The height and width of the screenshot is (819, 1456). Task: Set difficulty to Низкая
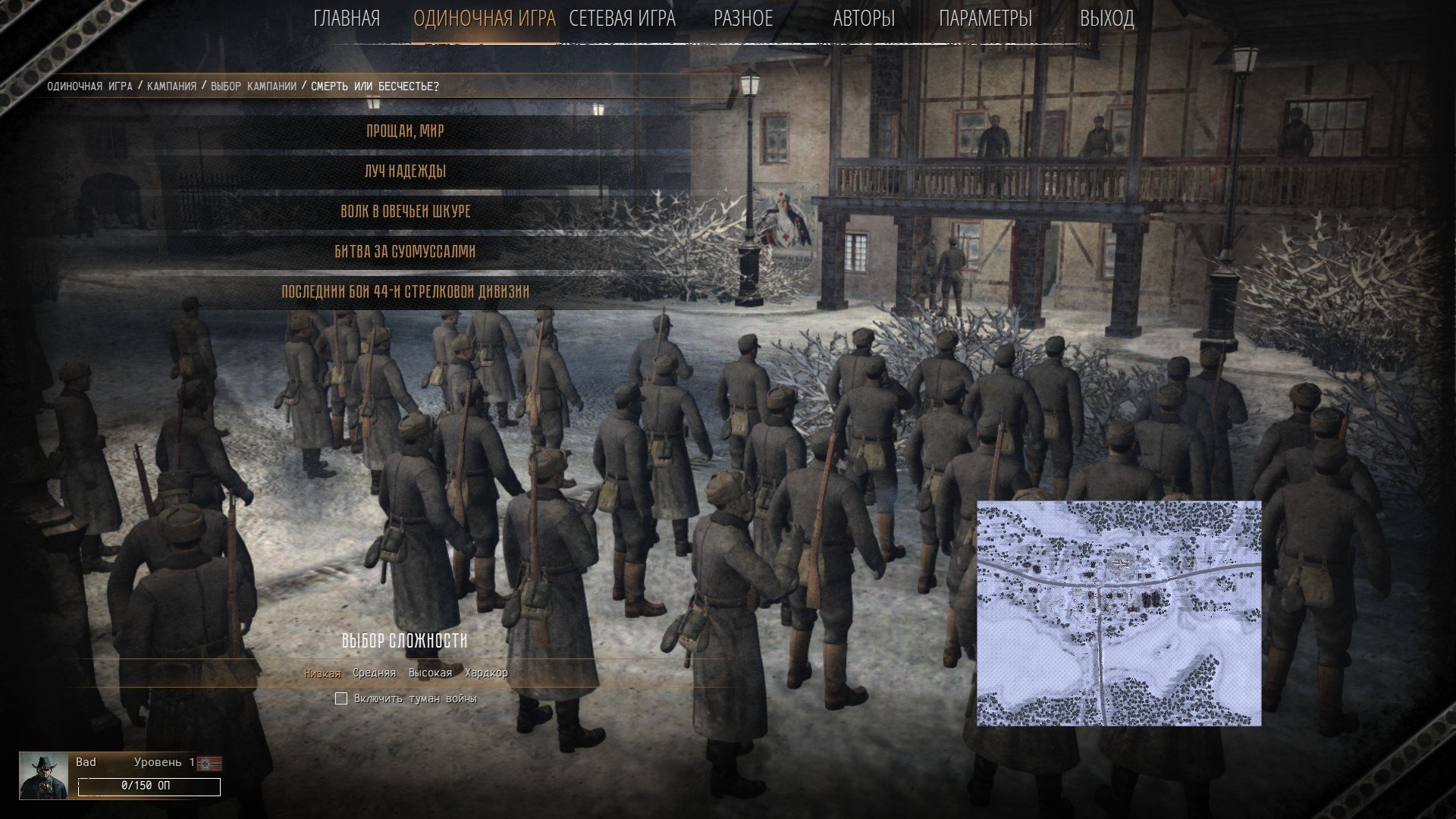pos(322,673)
